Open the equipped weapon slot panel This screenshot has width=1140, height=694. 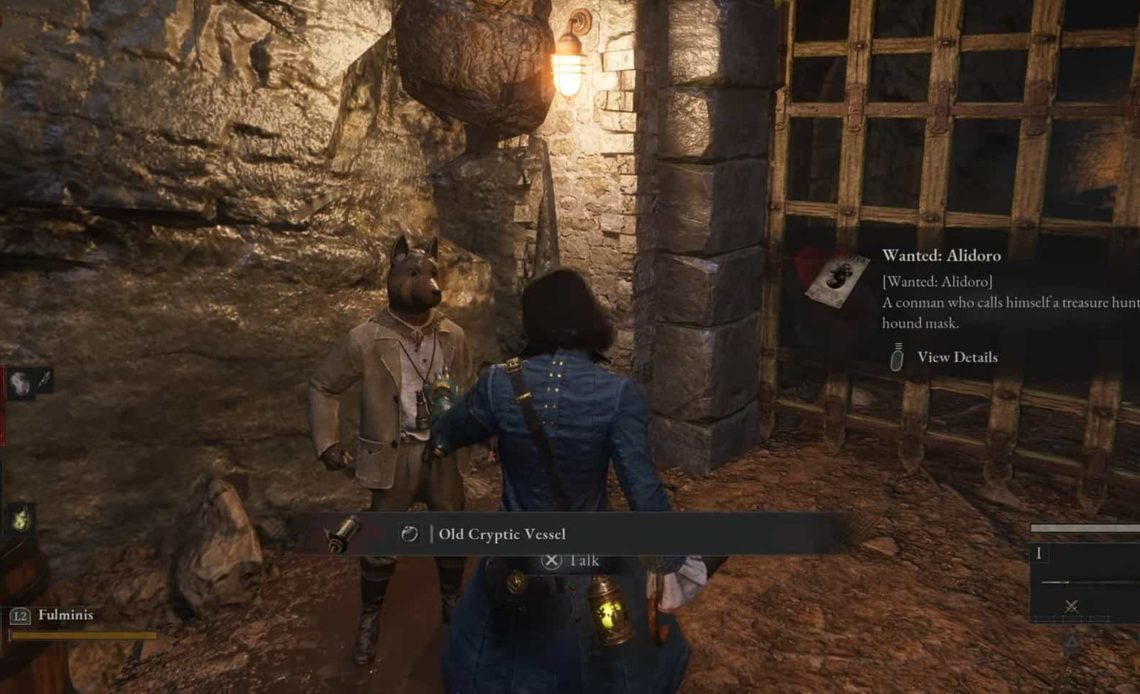click(x=1084, y=582)
